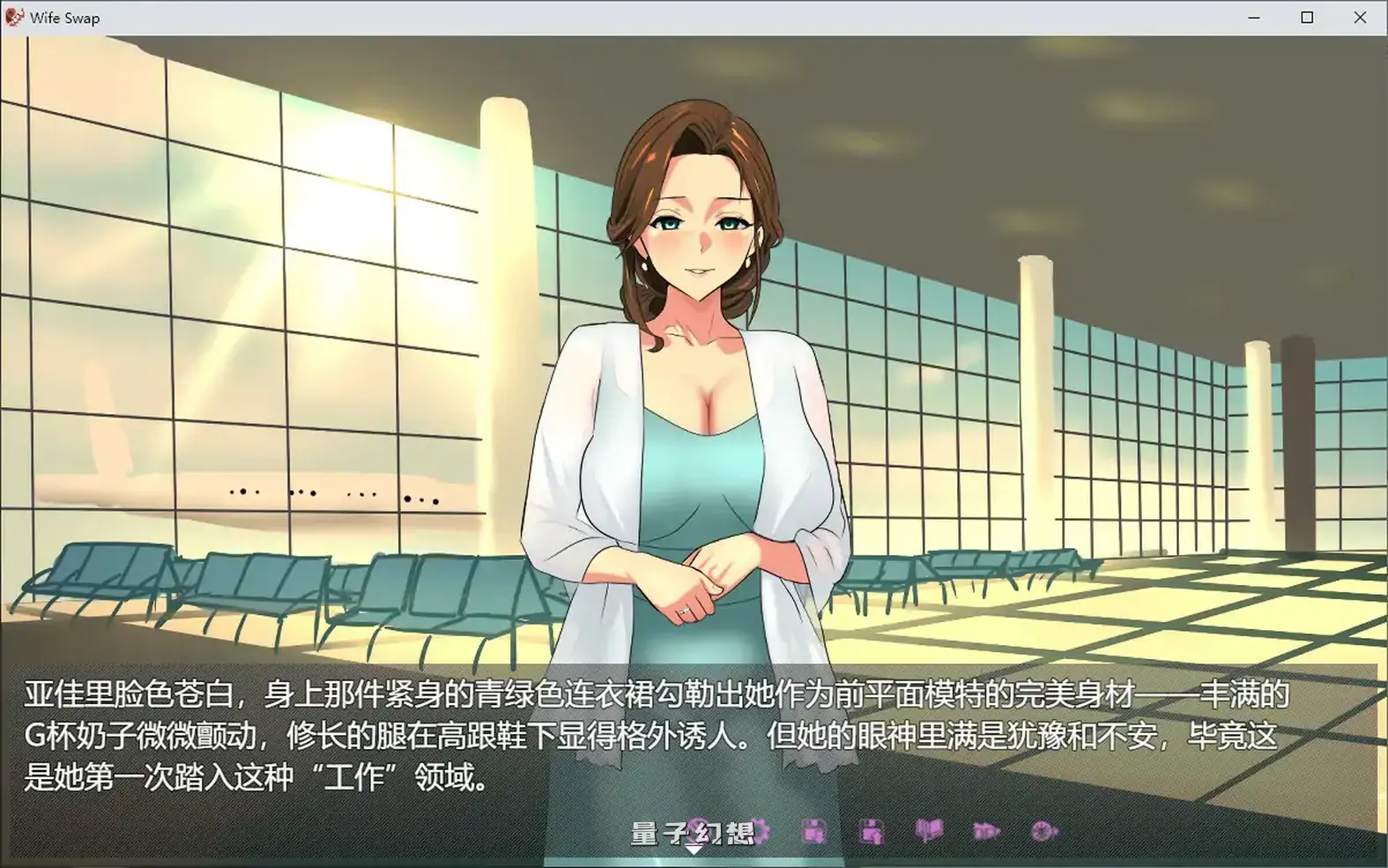Screen dimensions: 1388x868
Task: Open the dialogue history book icon
Action: point(928,831)
